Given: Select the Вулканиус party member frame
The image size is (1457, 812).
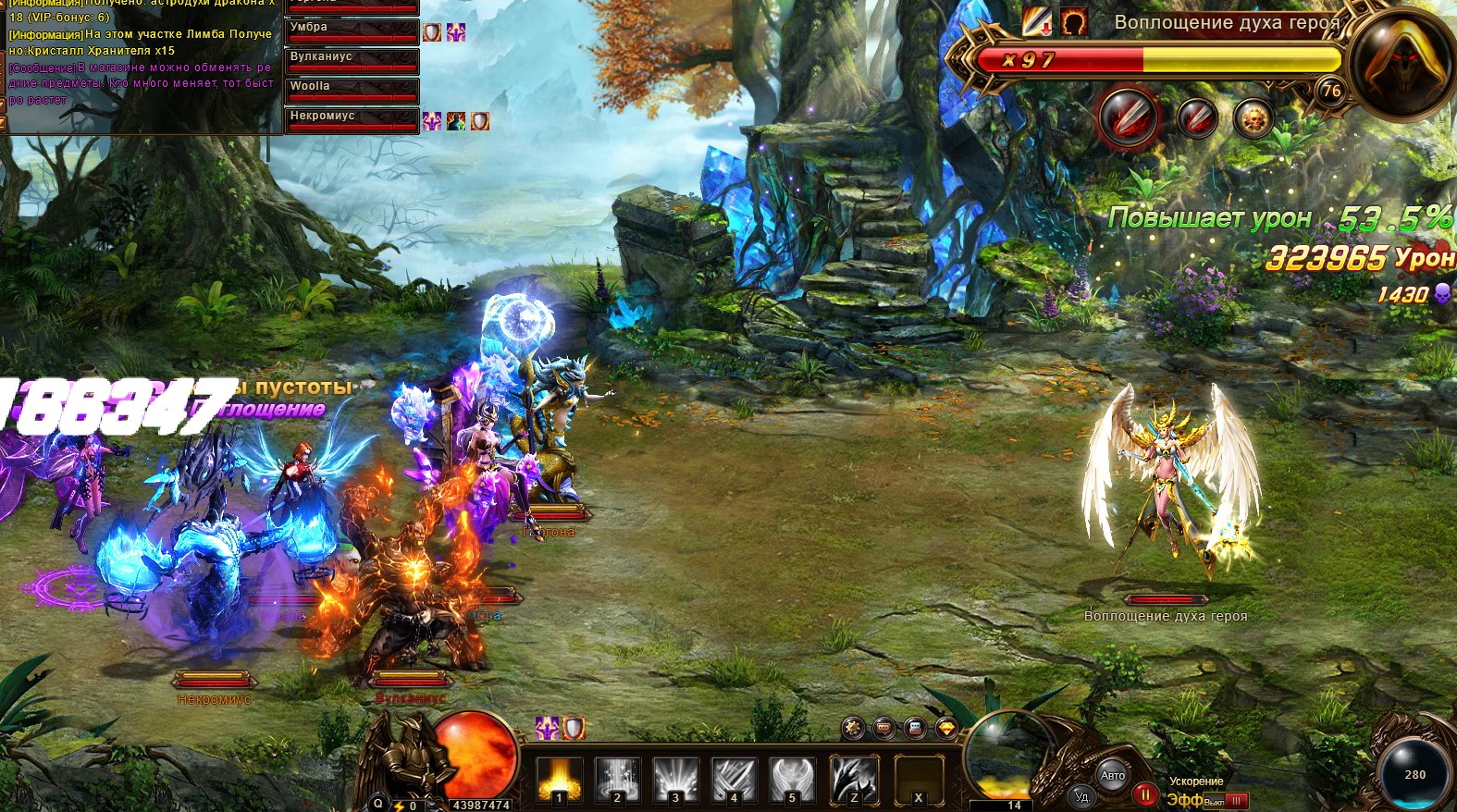Looking at the screenshot, I should (x=352, y=61).
